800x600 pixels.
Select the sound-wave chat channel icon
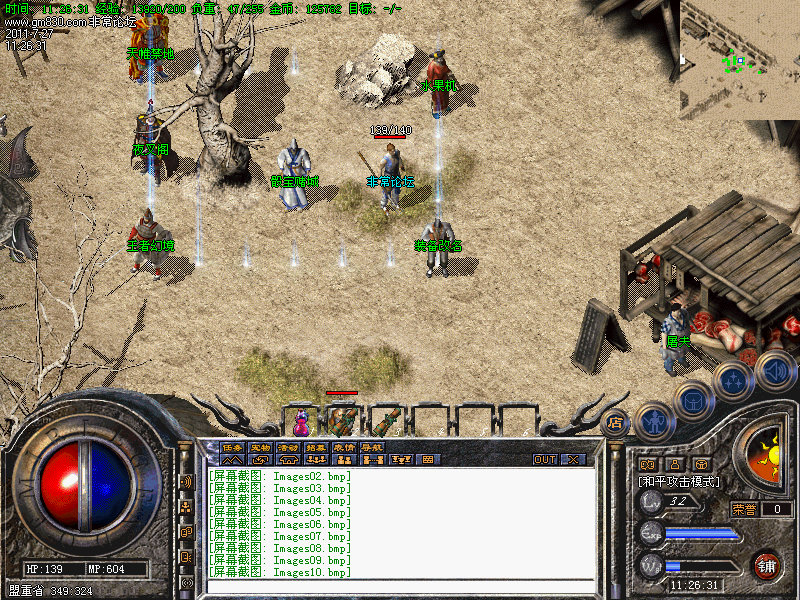186,481
